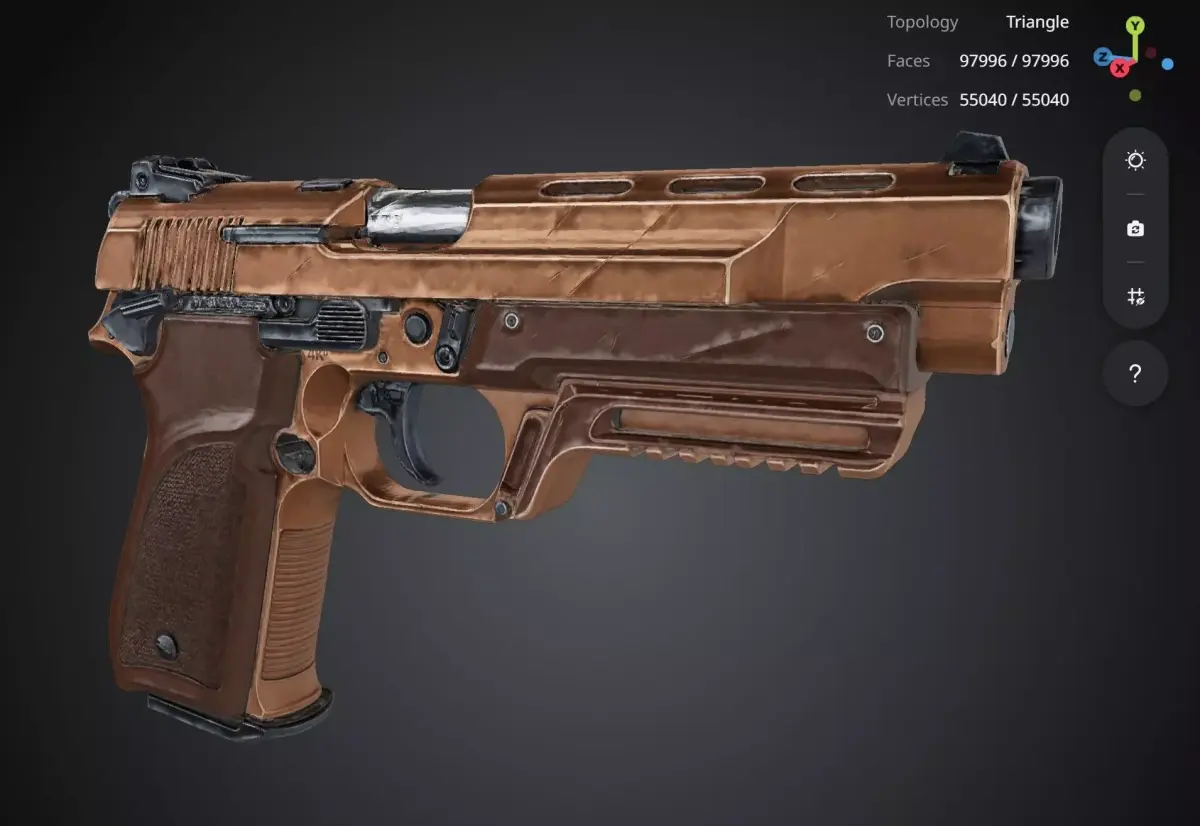Toggle the sun lighting button

coord(1135,161)
